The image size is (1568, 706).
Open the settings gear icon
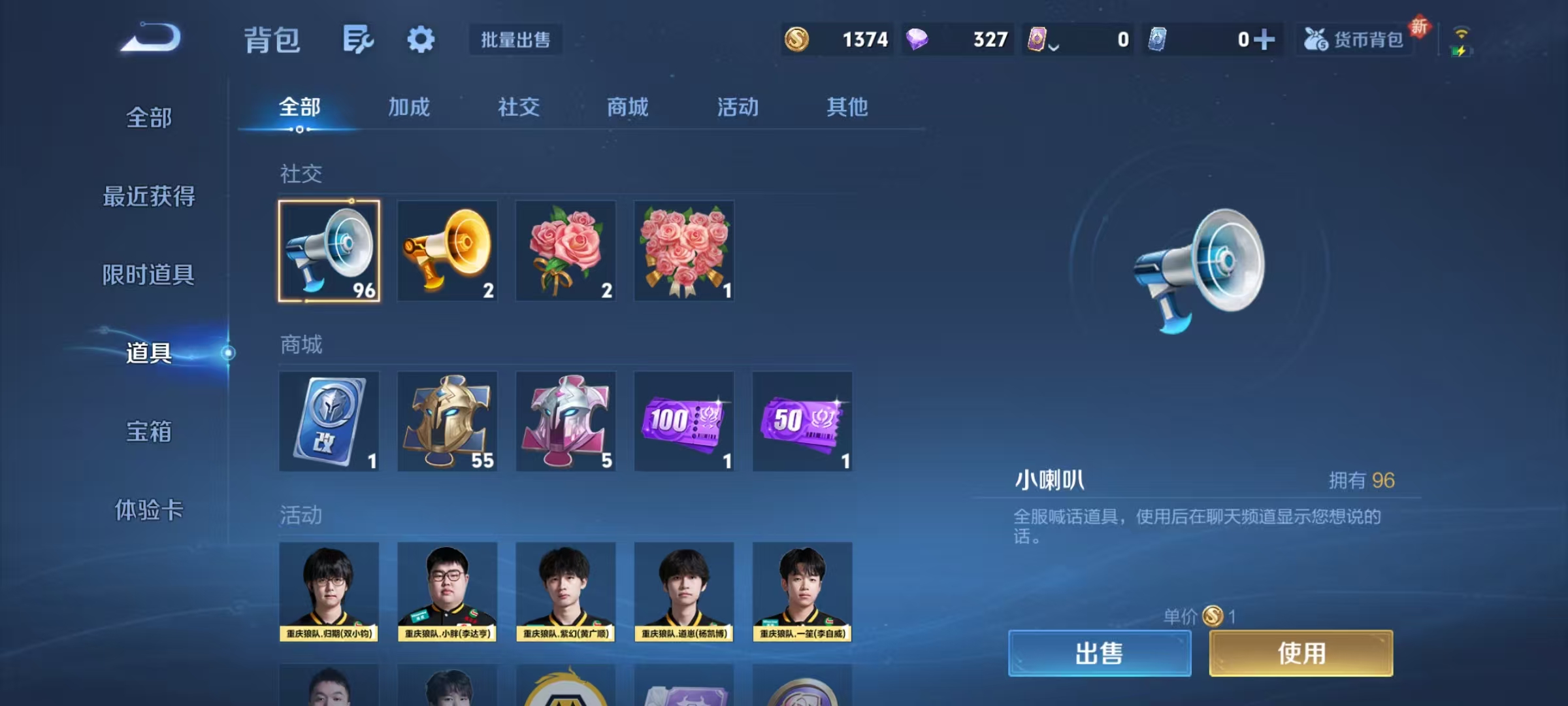coord(420,38)
